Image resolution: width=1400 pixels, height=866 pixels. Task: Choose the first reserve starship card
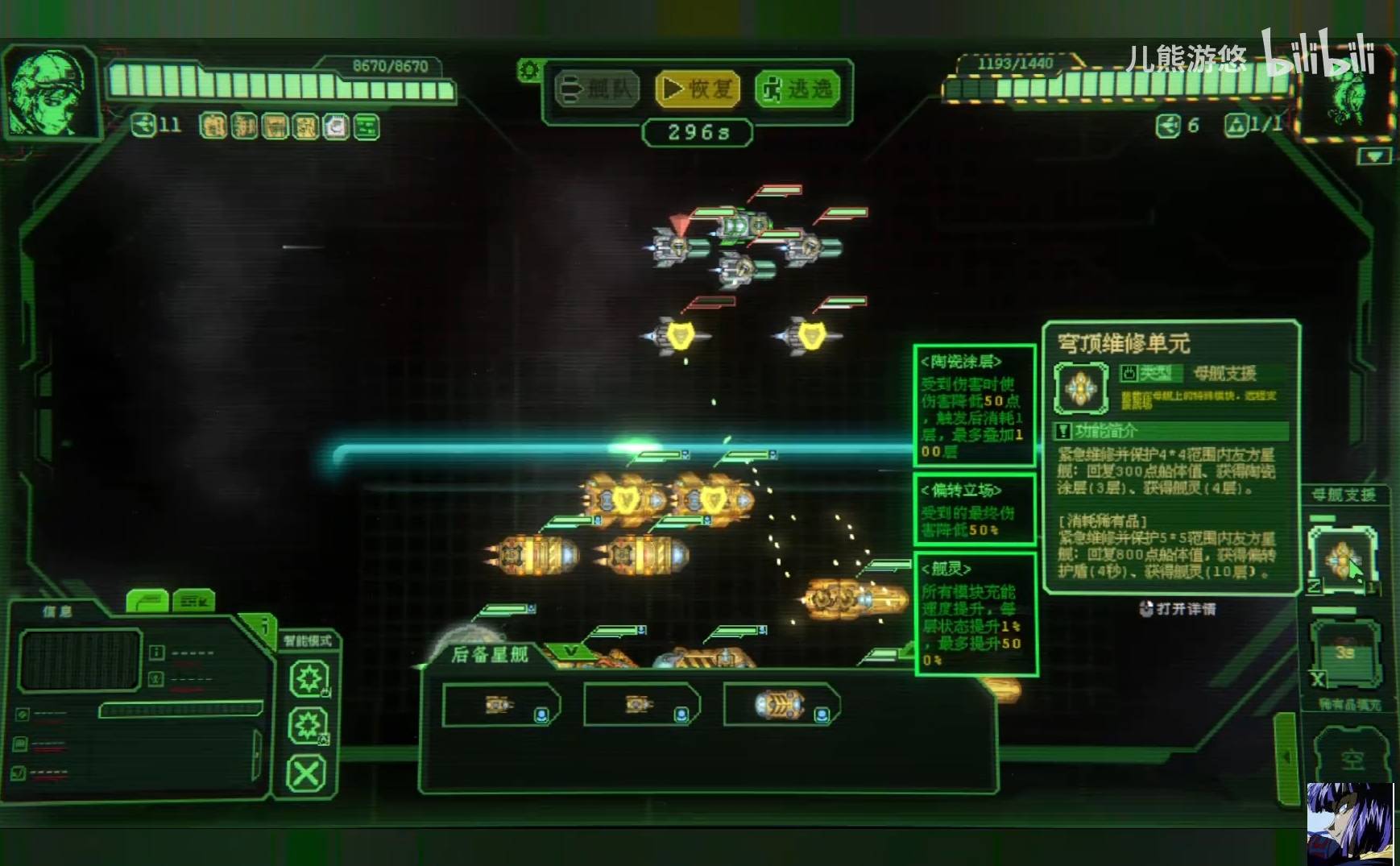click(500, 705)
